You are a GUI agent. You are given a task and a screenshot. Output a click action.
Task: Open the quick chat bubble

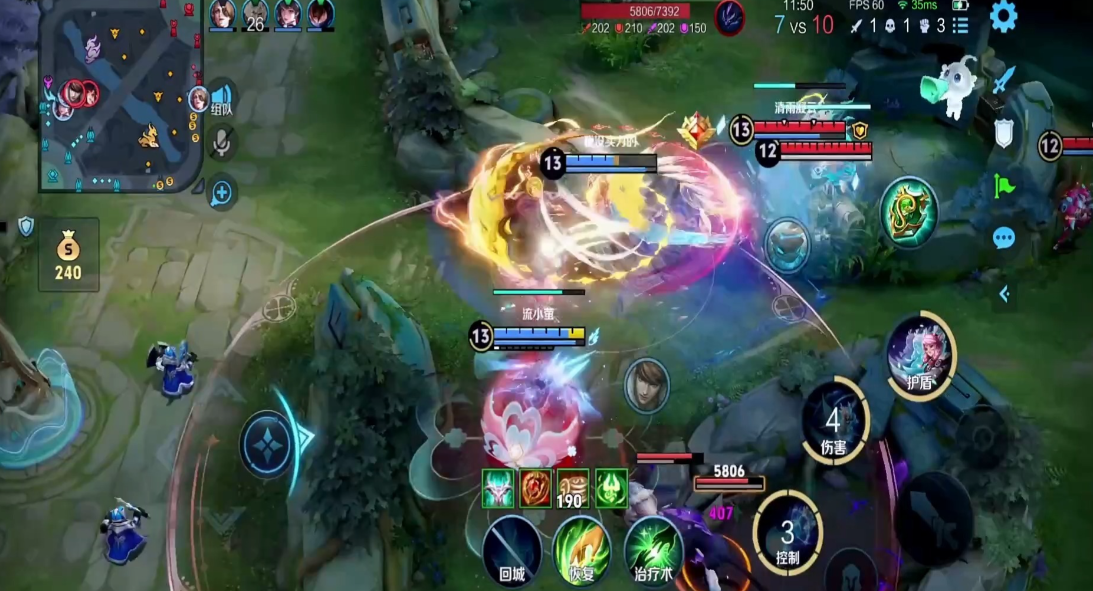[x=1004, y=238]
